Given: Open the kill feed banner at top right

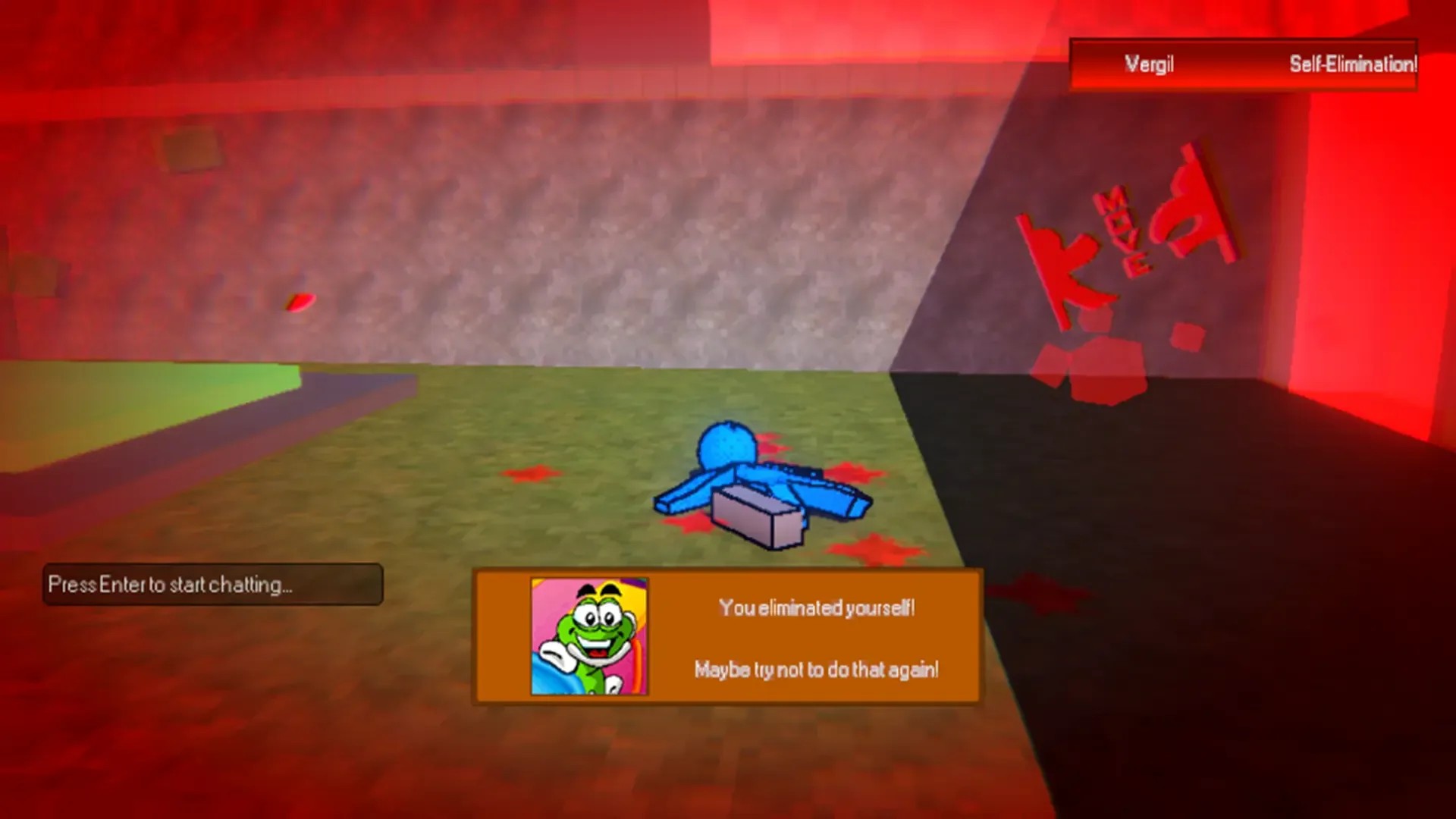Looking at the screenshot, I should click(x=1244, y=64).
